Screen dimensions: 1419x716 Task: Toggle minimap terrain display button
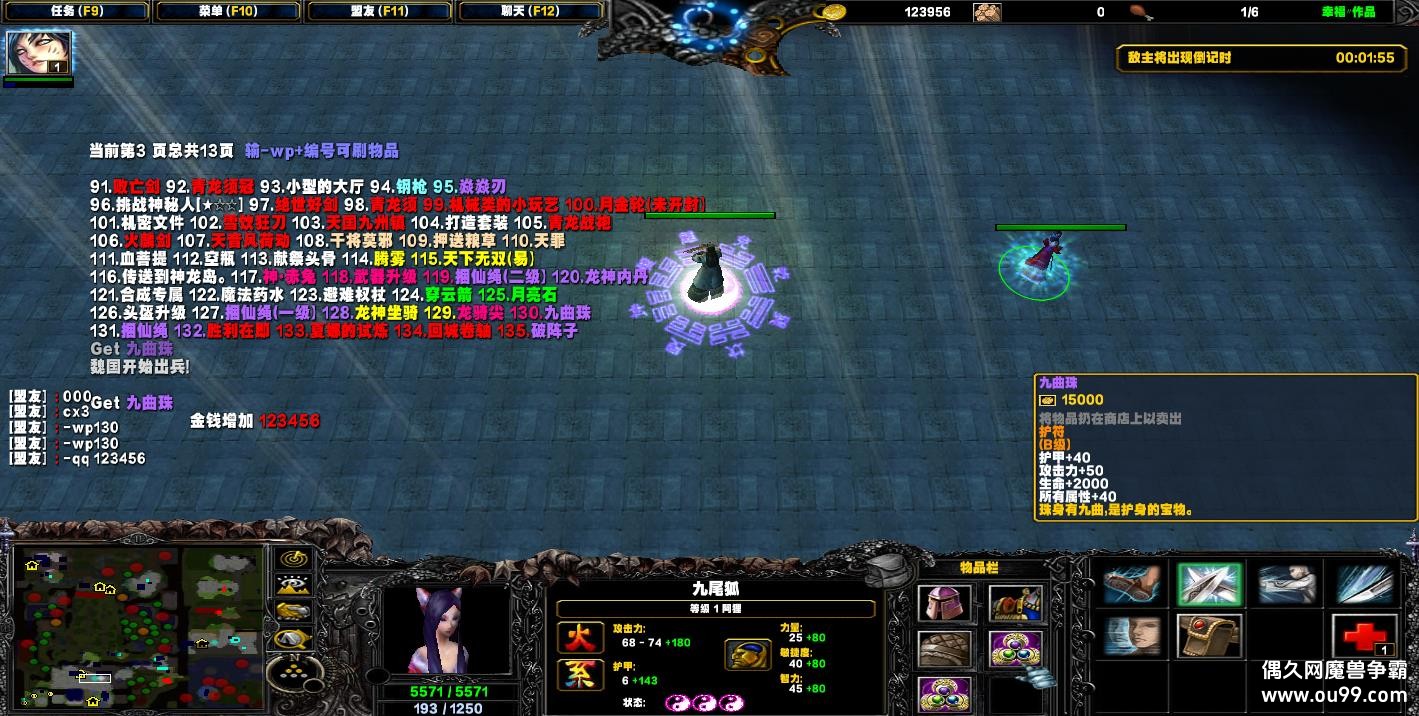point(293,584)
